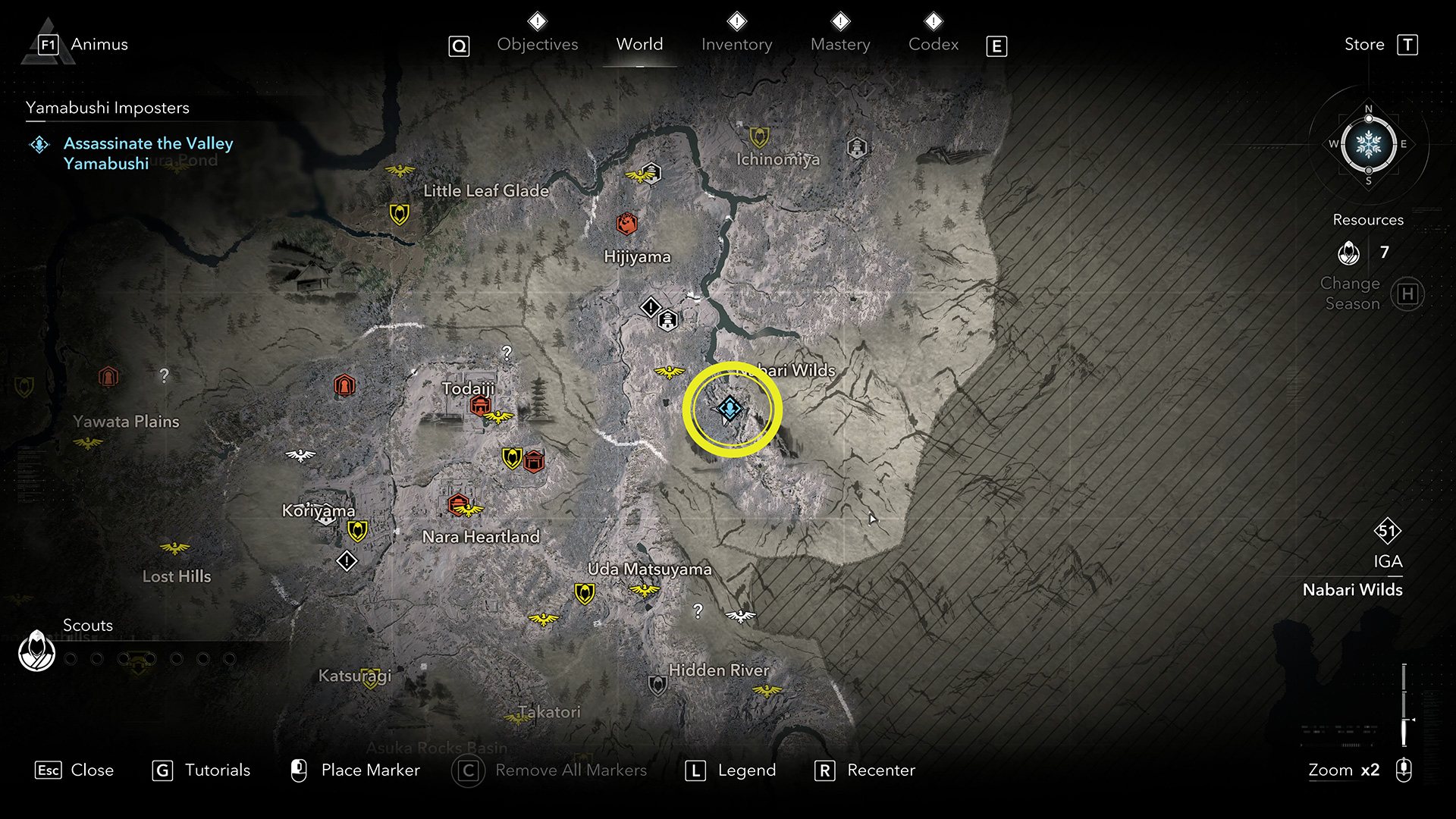Select the white eagle viewpoint near Hidden River
Screen dimensions: 1456x819
tap(740, 616)
